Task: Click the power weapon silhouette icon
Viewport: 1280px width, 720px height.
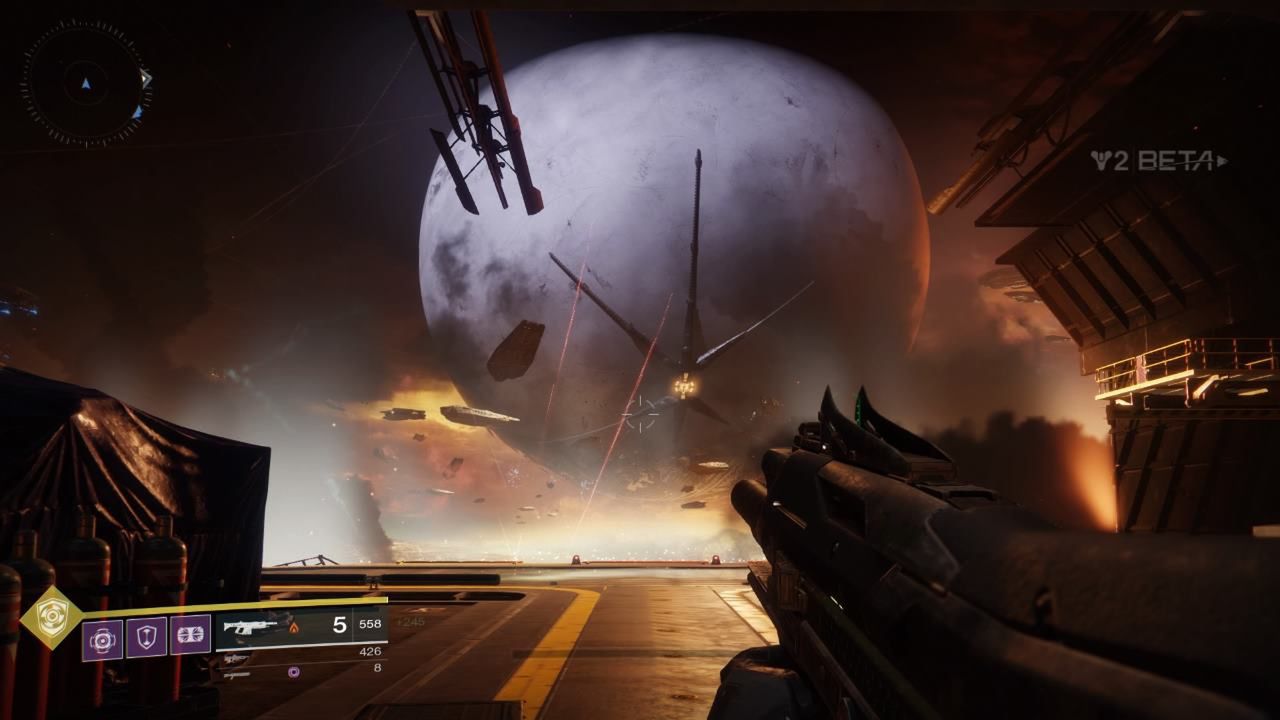Action: (237, 674)
